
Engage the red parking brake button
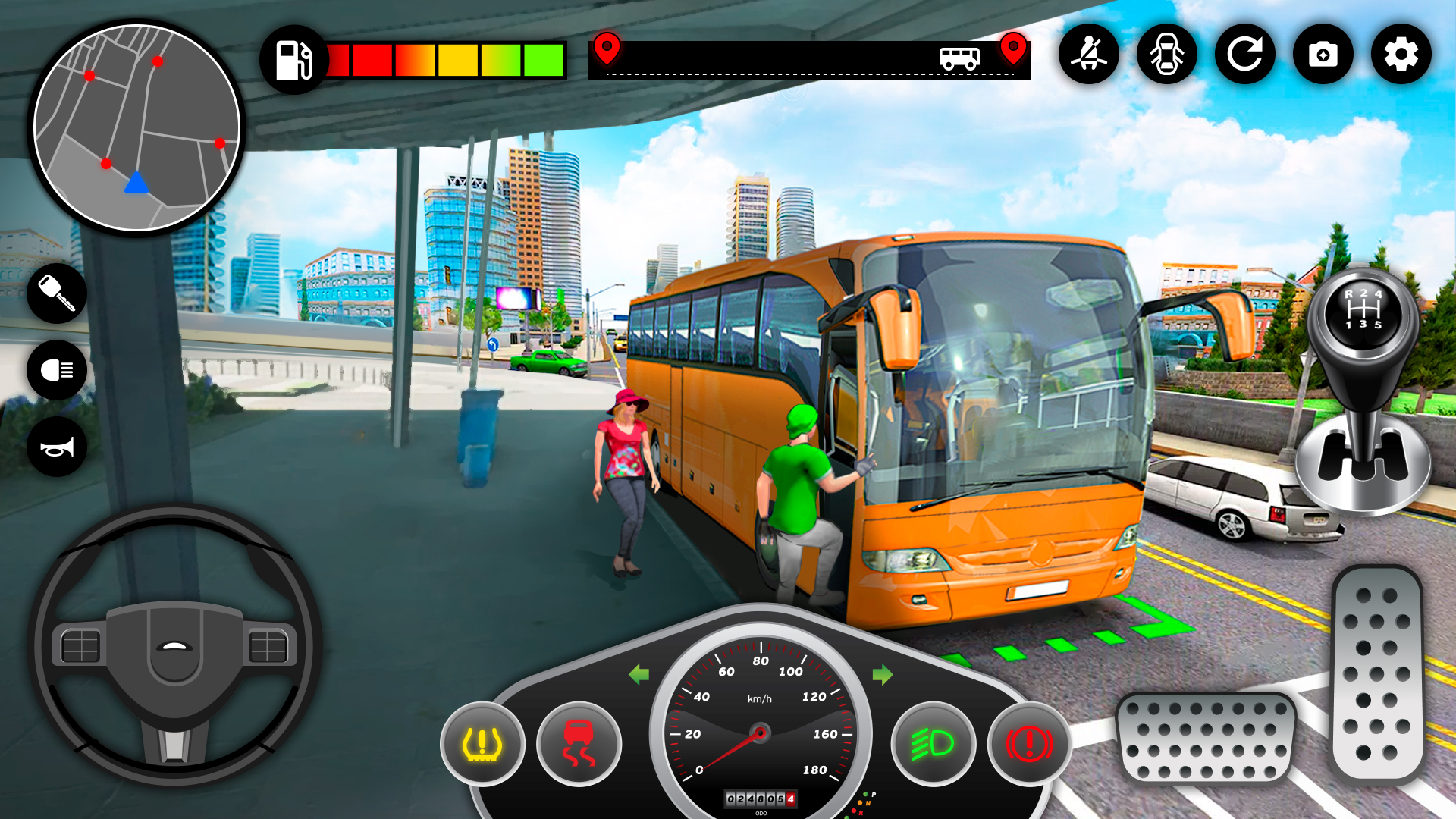(1029, 744)
